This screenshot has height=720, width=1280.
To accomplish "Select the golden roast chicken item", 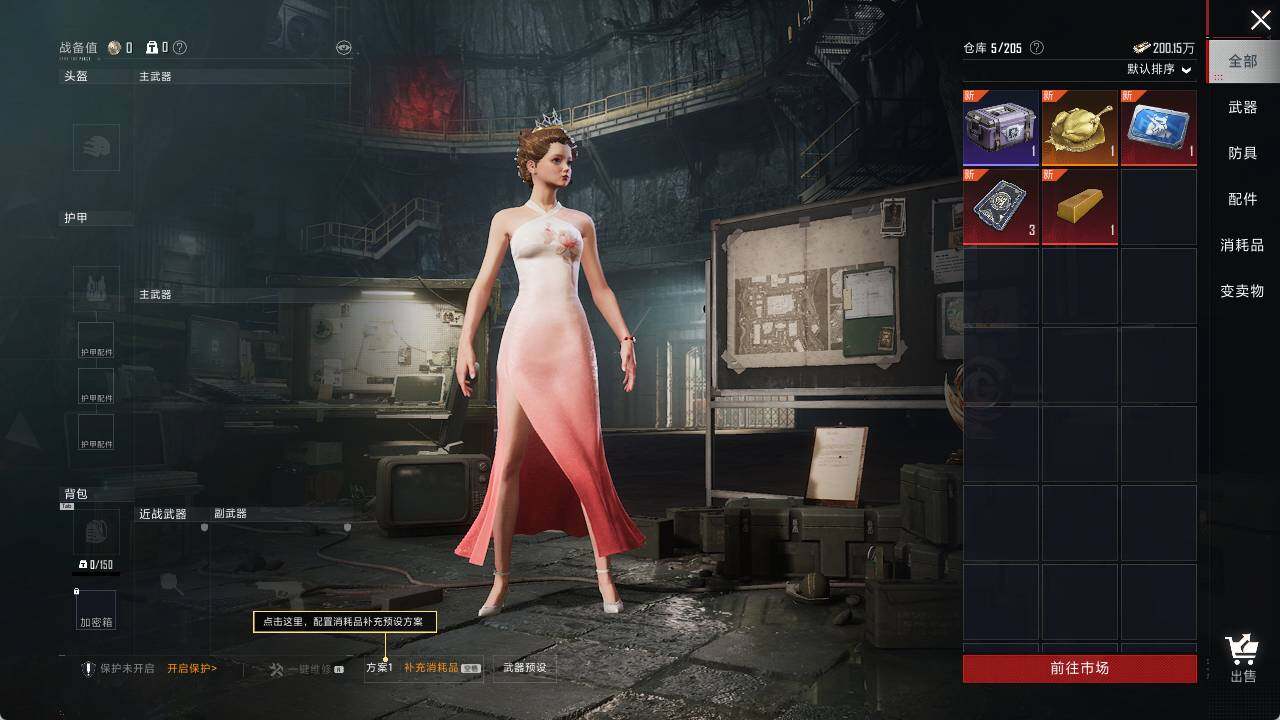I will [1080, 128].
